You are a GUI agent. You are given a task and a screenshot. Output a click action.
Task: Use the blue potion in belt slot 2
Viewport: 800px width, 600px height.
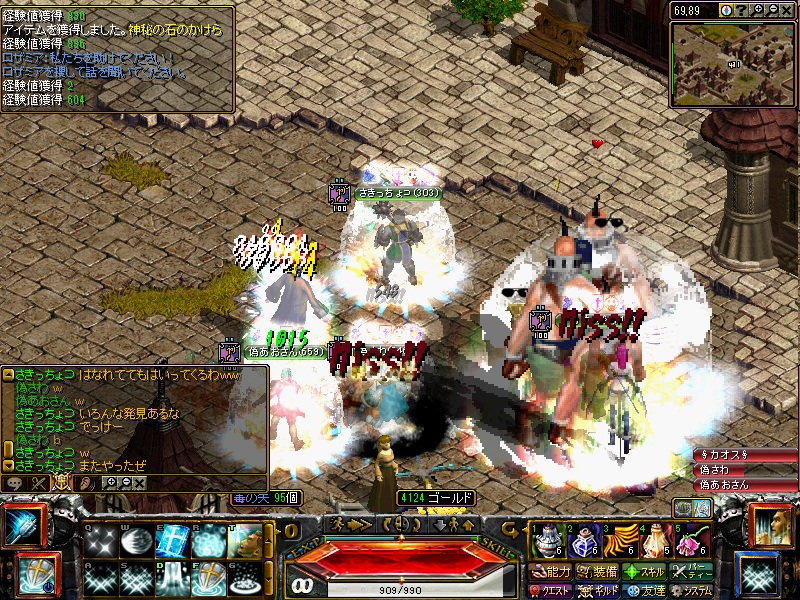(582, 542)
